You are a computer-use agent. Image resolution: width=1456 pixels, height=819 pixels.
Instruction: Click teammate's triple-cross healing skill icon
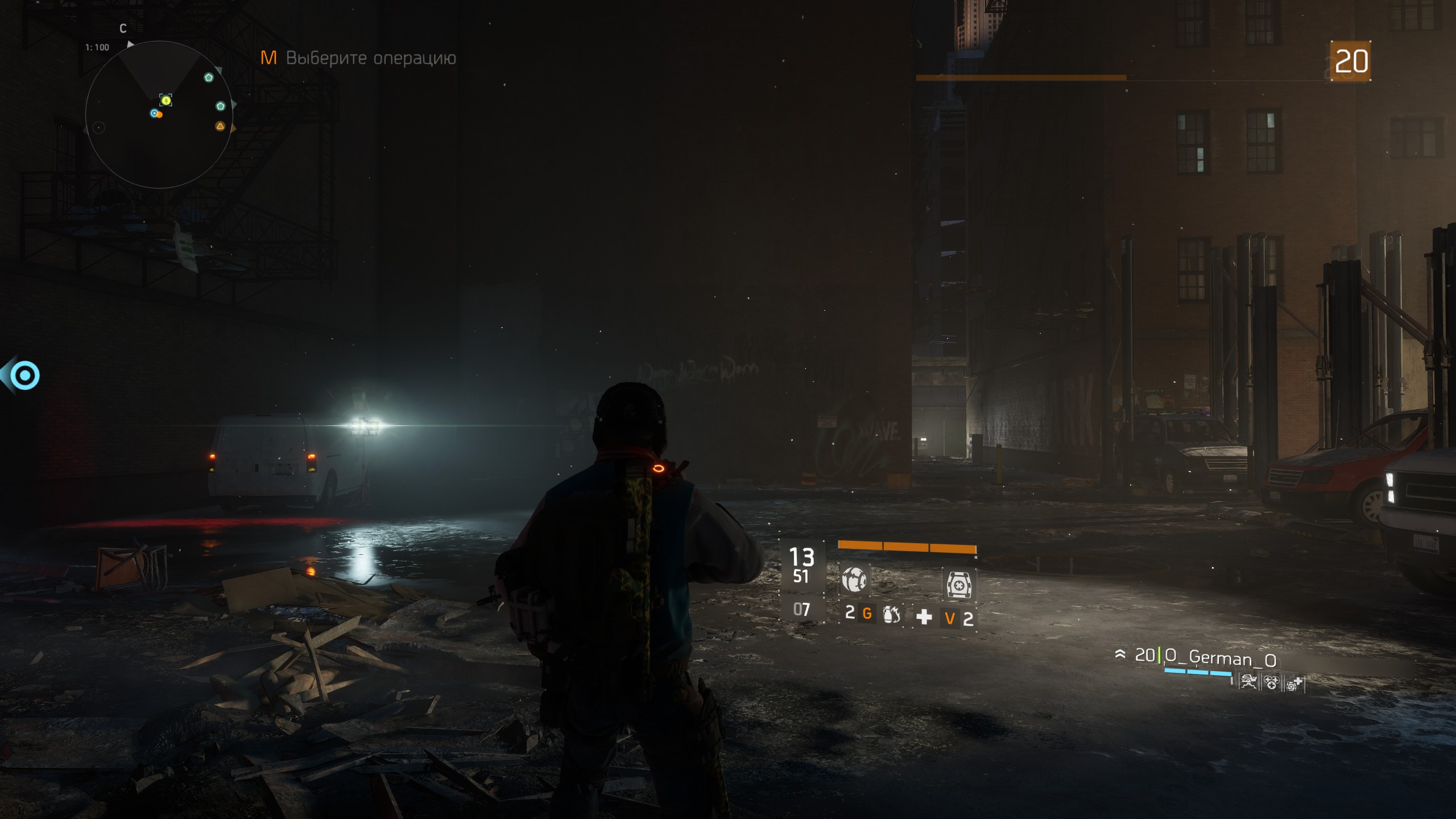coord(1271,682)
